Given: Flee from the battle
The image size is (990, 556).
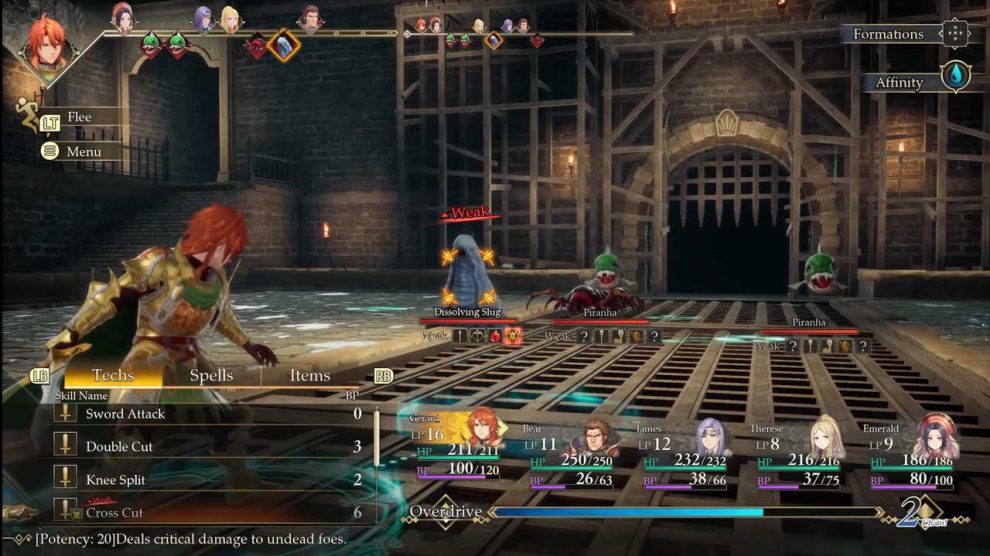Looking at the screenshot, I should pos(78,117).
